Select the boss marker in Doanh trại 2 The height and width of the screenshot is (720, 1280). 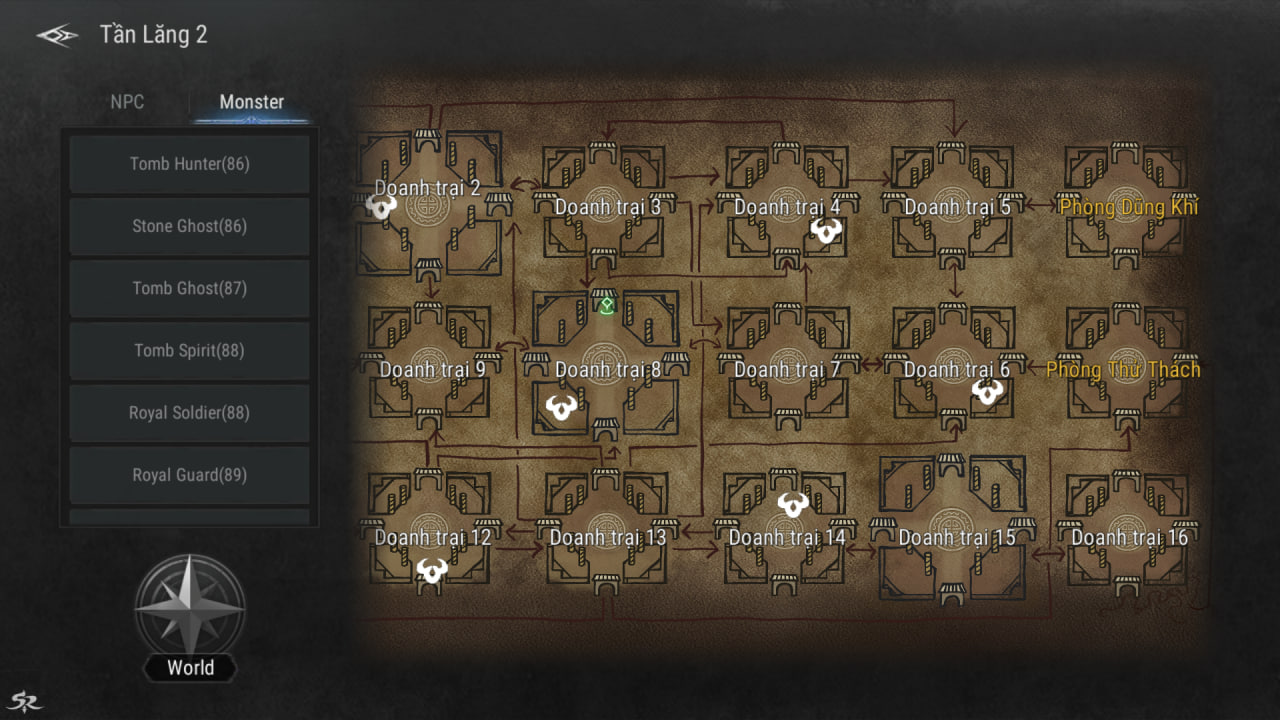click(x=381, y=206)
